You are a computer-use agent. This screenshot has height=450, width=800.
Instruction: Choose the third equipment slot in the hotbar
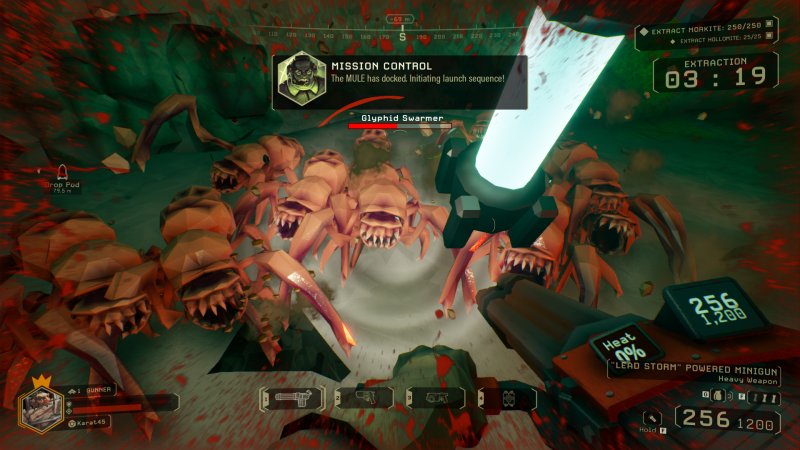pyautogui.click(x=437, y=398)
